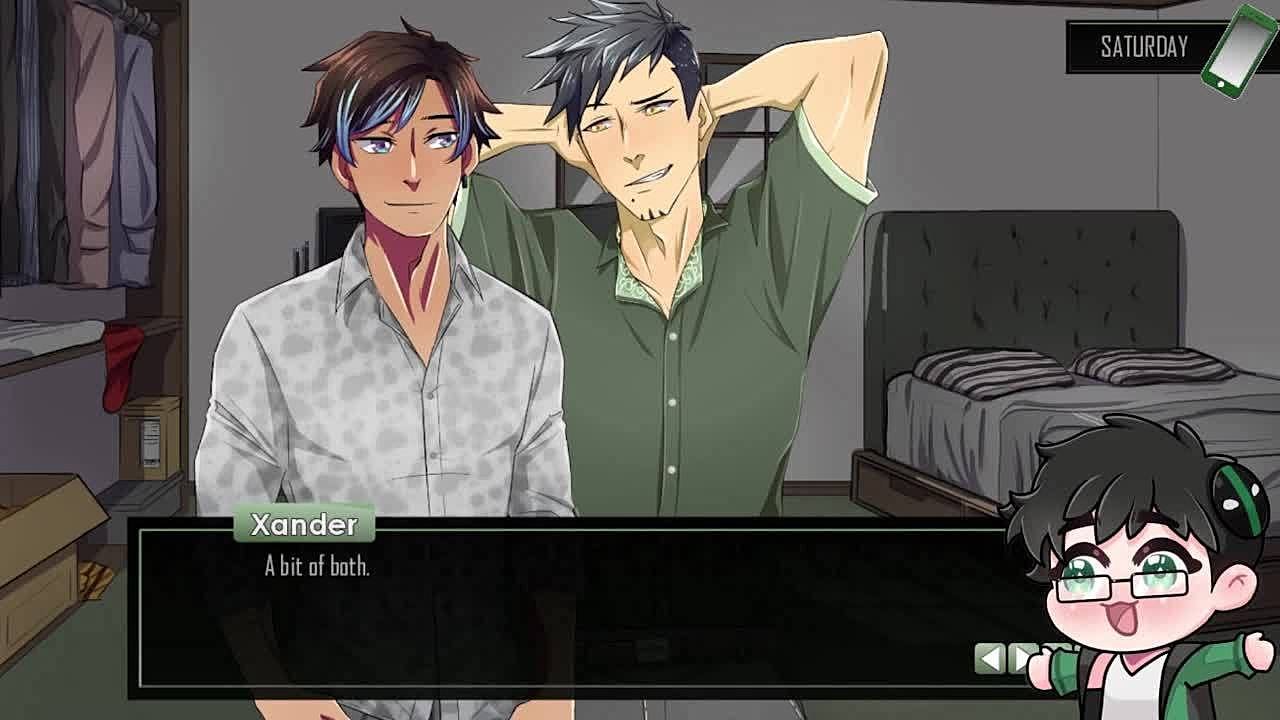Go back with the left arrow button

click(x=989, y=658)
